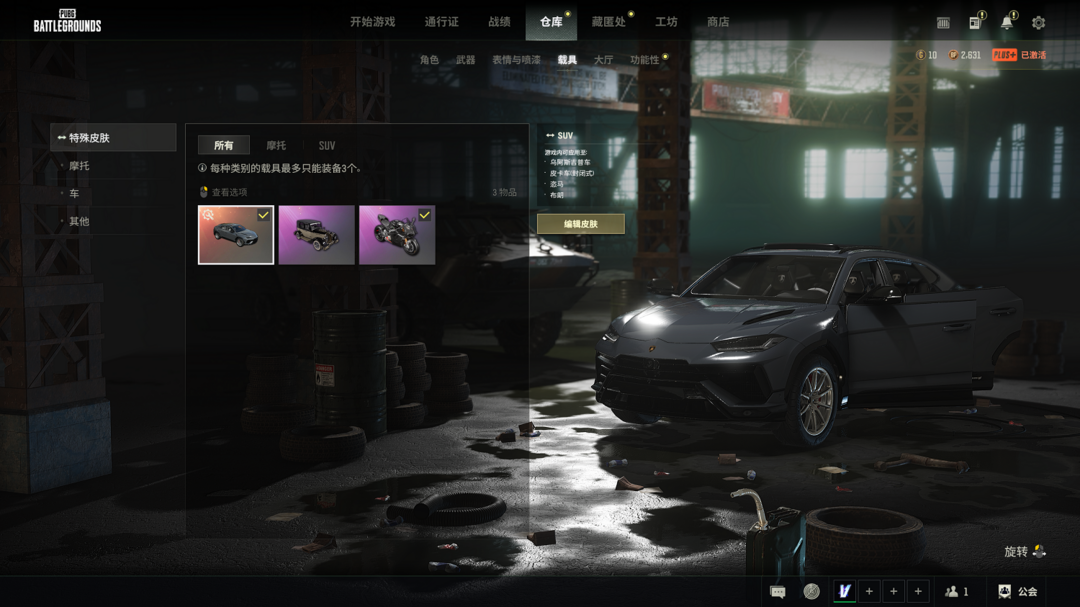
Task: Open the chat bubble icon
Action: click(778, 592)
